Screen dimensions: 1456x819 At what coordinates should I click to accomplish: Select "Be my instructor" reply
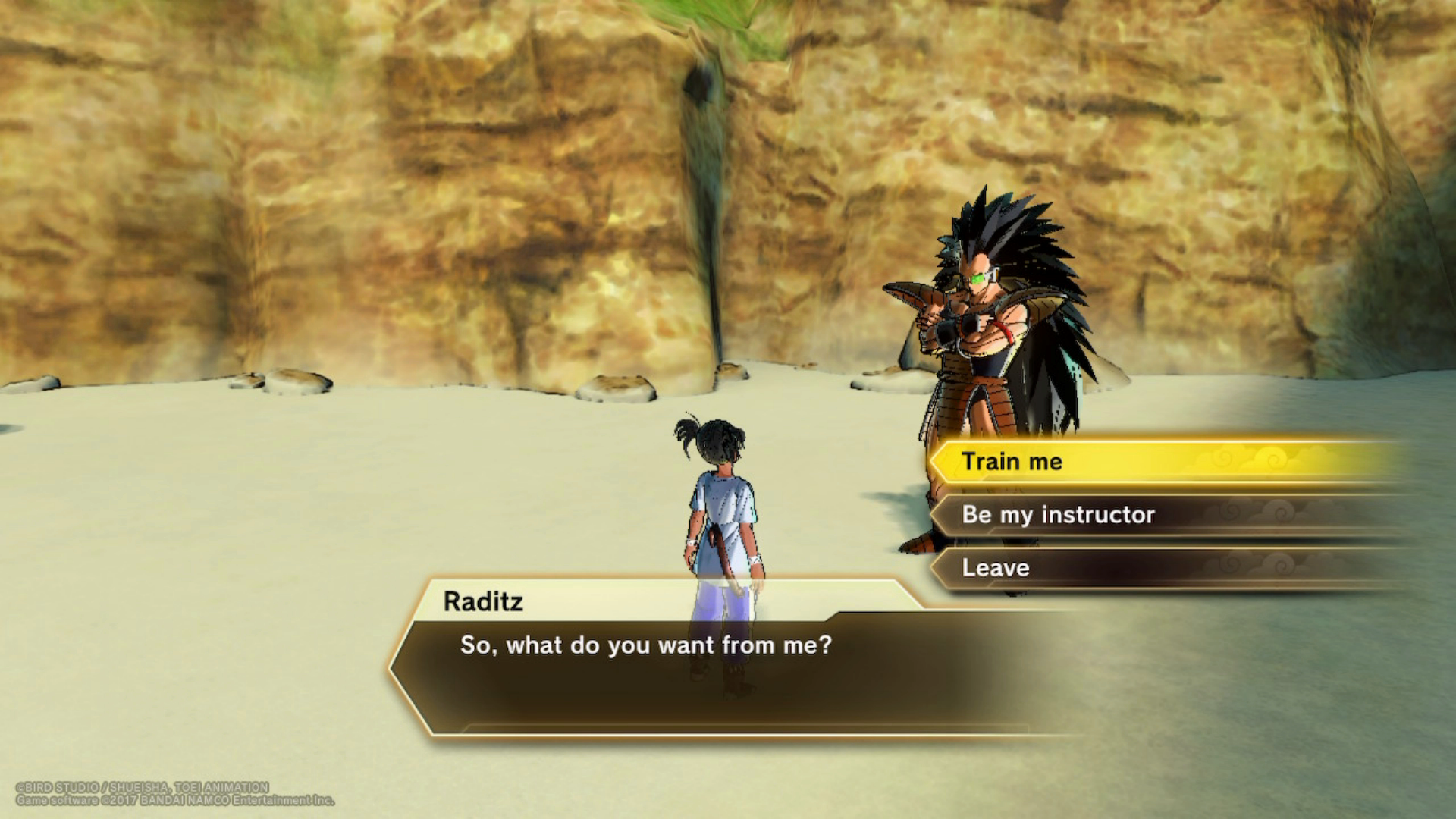(x=1058, y=515)
